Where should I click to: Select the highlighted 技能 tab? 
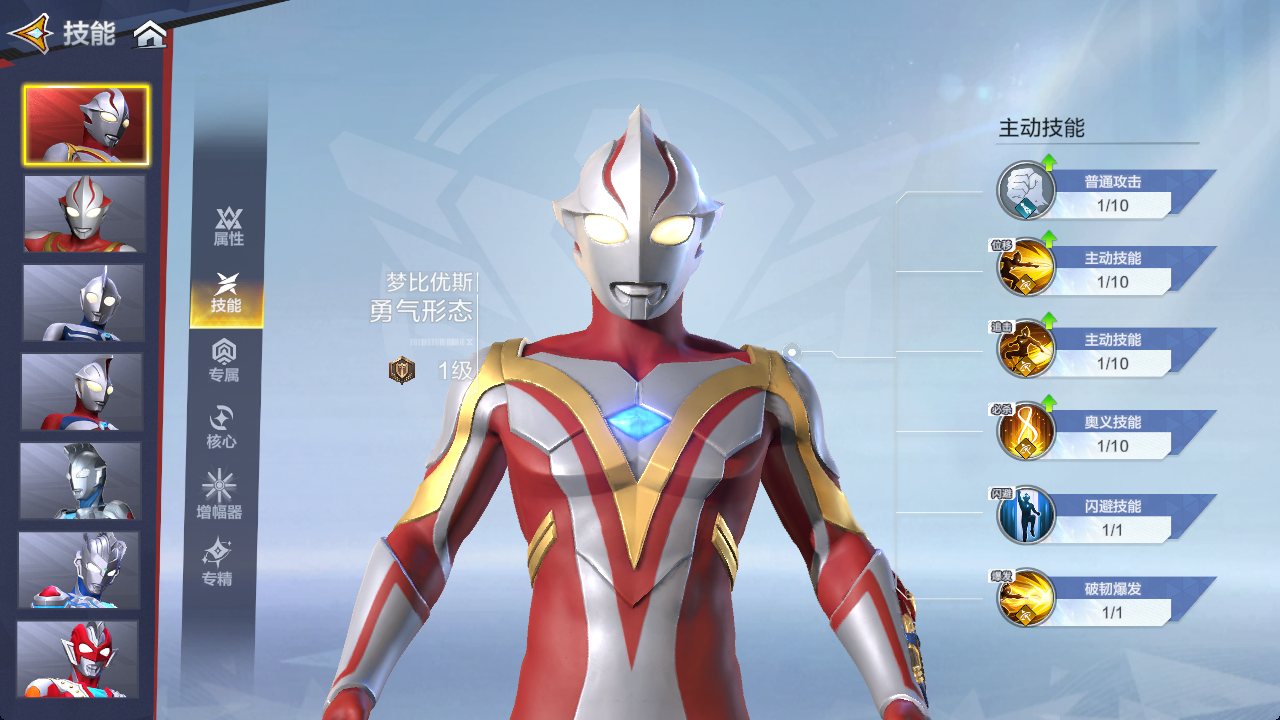coord(227,294)
